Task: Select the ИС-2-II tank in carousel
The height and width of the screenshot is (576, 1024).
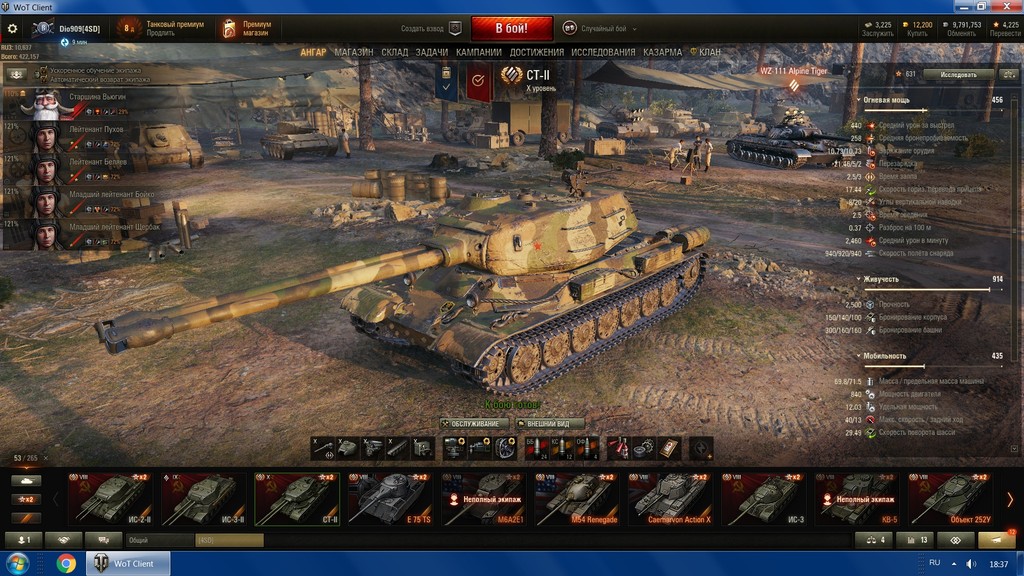Action: [x=112, y=497]
